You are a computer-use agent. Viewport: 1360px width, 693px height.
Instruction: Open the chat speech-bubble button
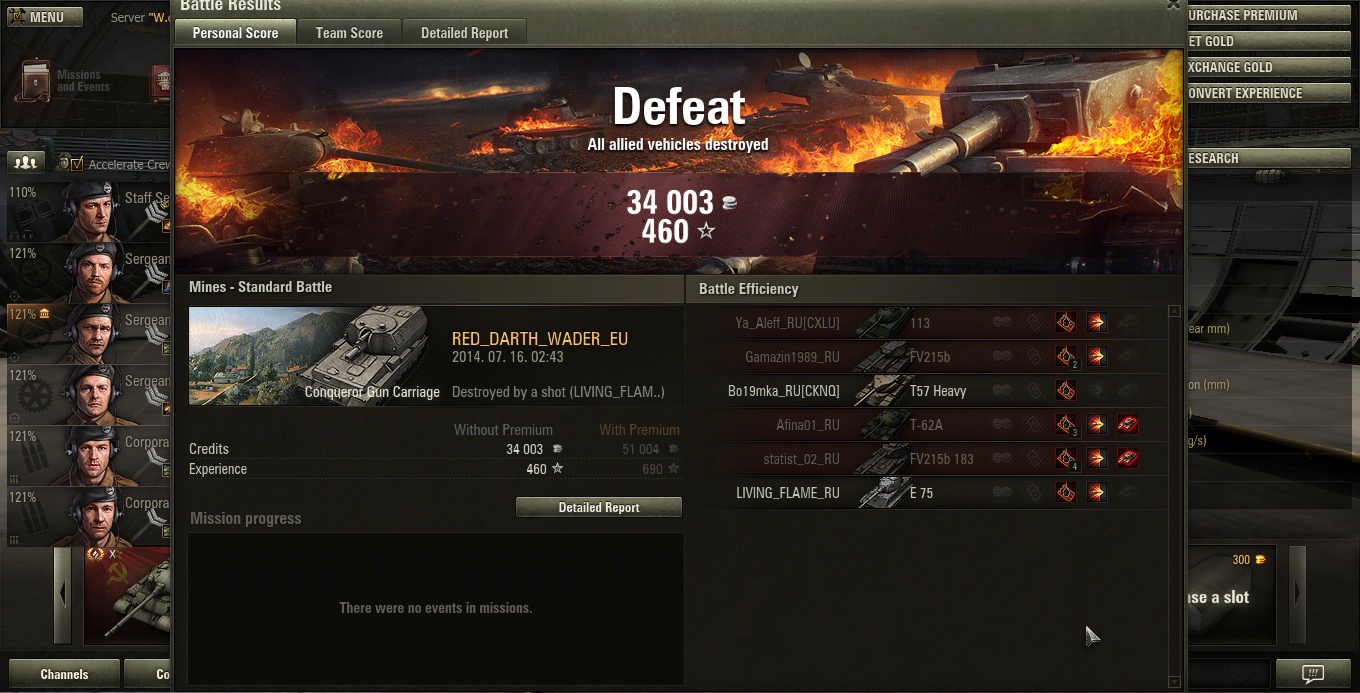[1313, 673]
